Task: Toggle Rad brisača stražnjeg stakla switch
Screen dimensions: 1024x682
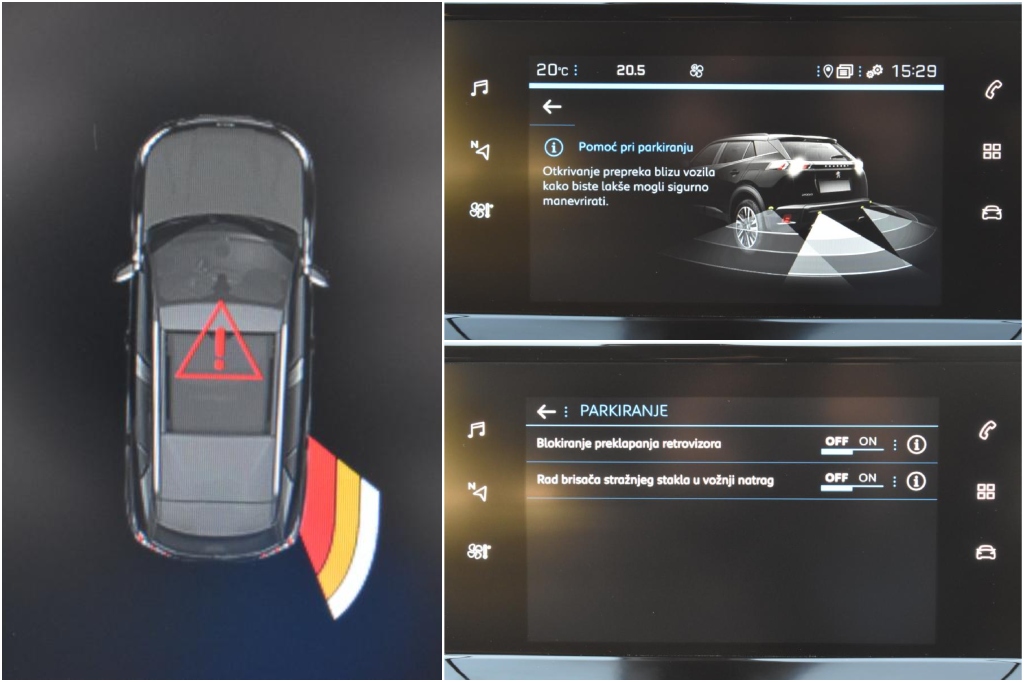Action: [x=851, y=481]
